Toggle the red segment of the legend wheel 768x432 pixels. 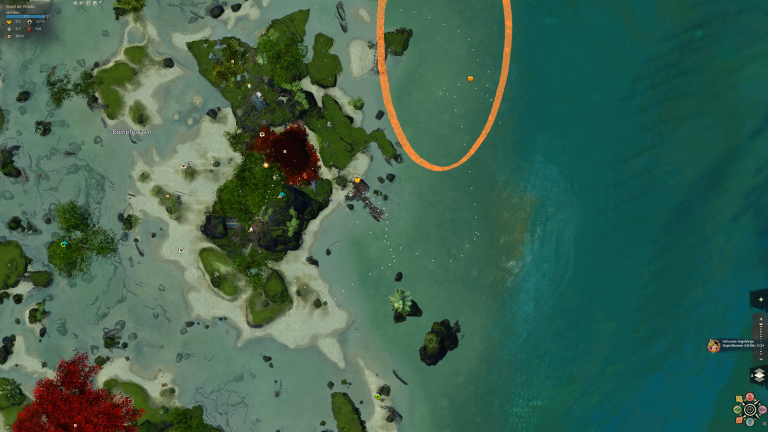point(749,396)
